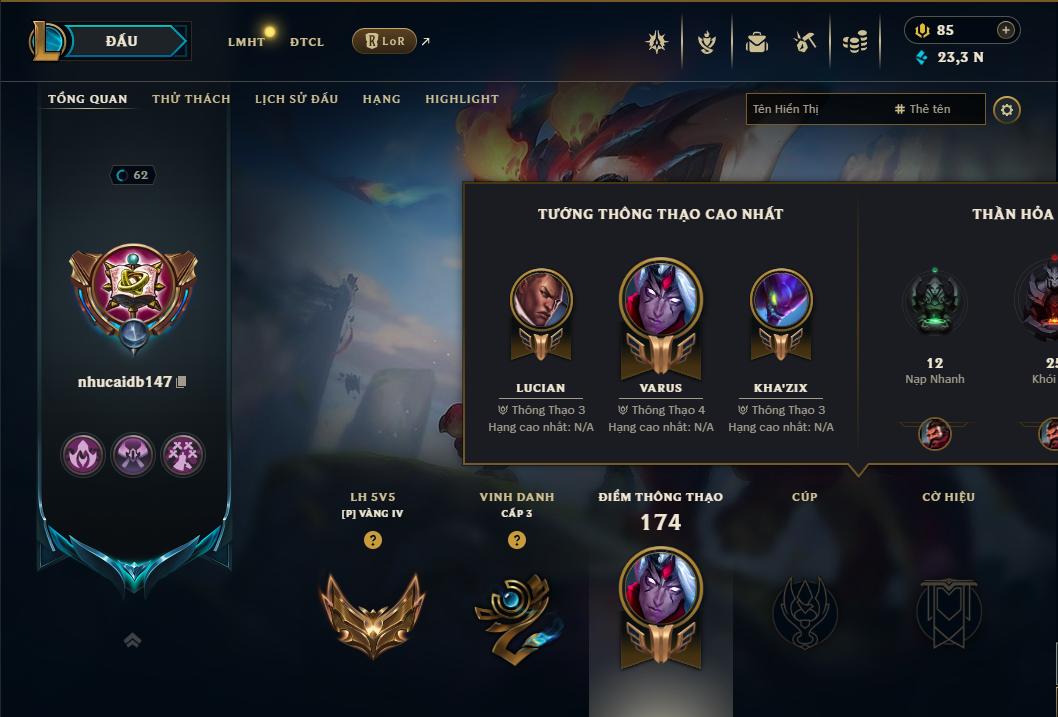Select Lucian mastery portrait
1058x717 pixels.
point(541,300)
